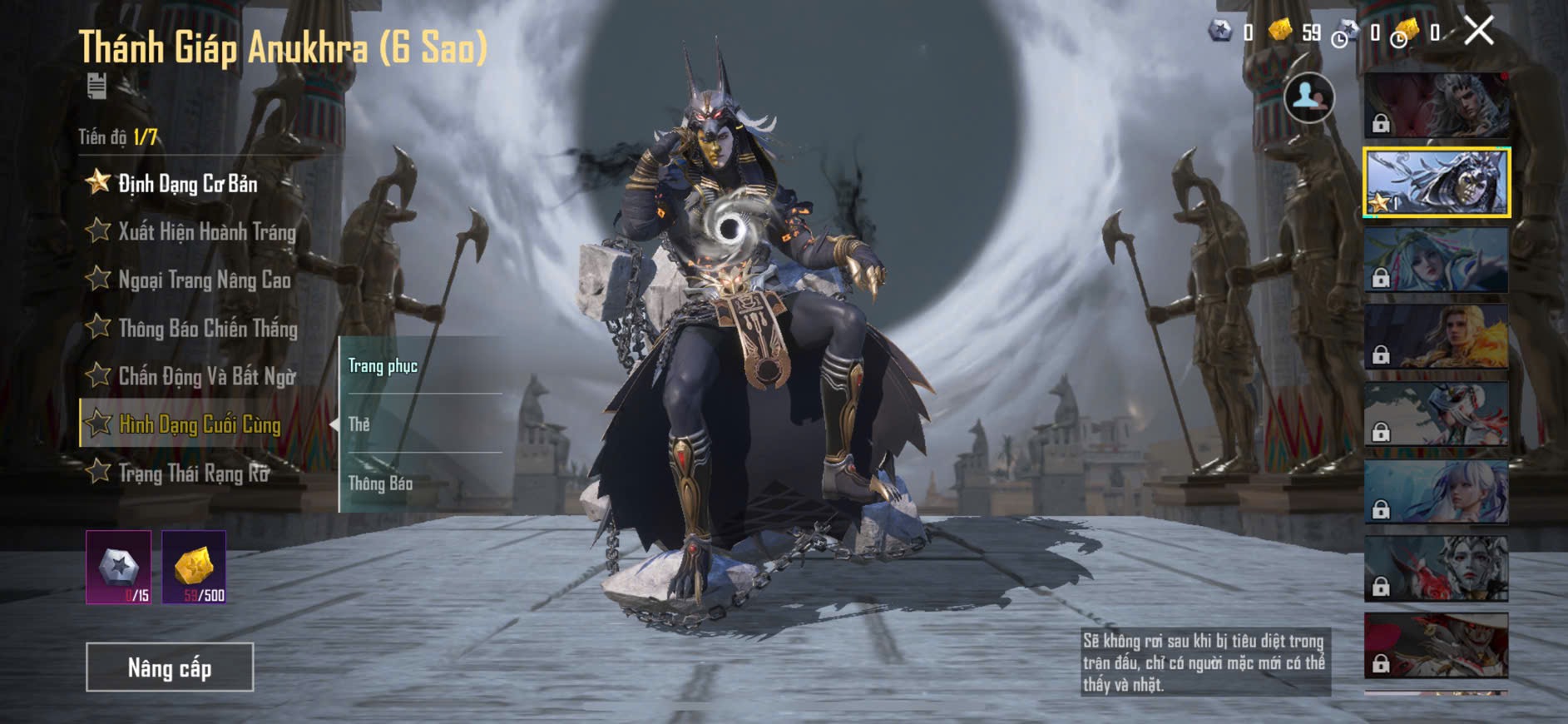
Task: Select the locked fiery golden outfit thumbnail
Action: pyautogui.click(x=1436, y=336)
